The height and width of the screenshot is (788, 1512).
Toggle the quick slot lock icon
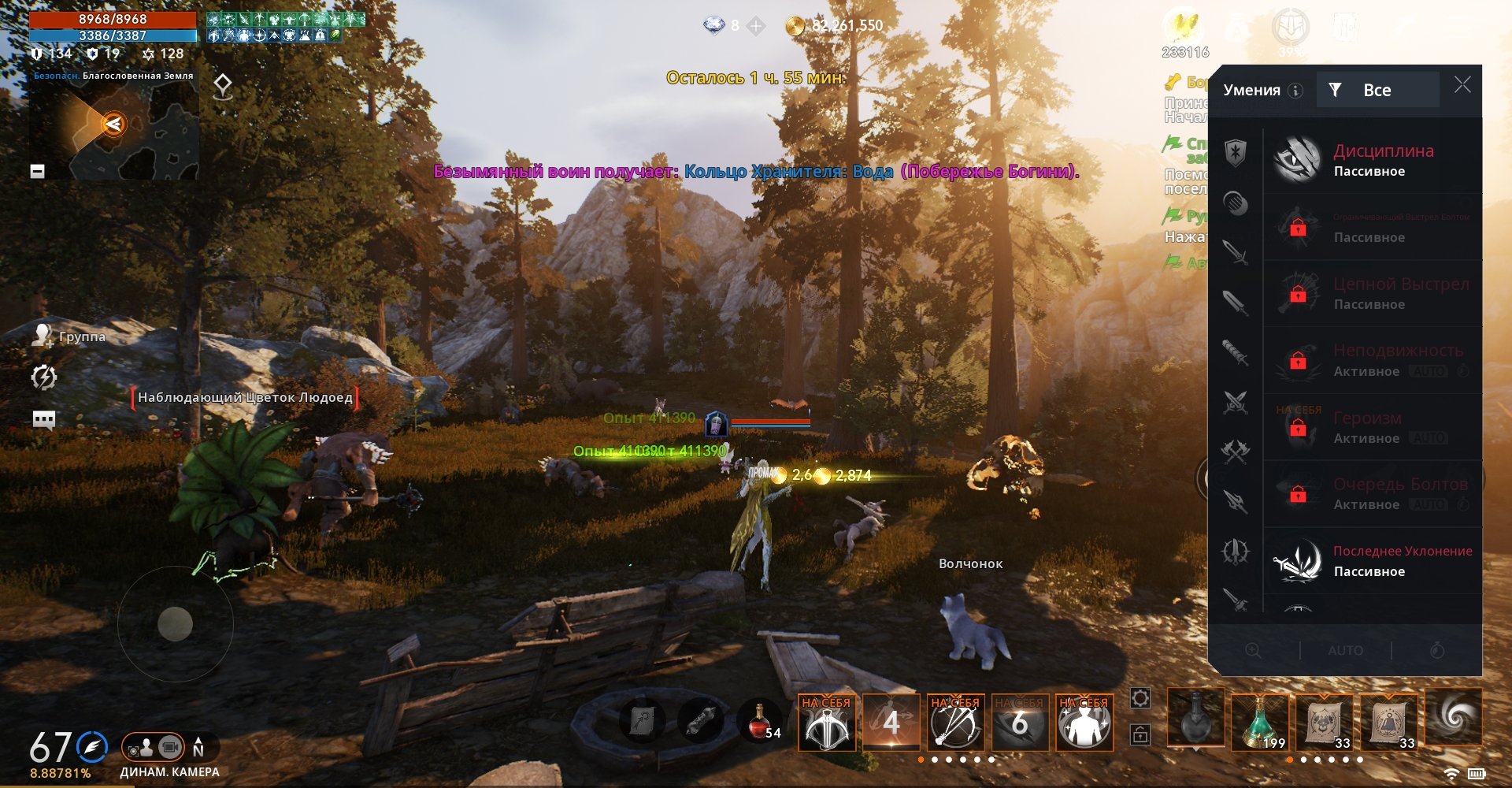[1140, 734]
